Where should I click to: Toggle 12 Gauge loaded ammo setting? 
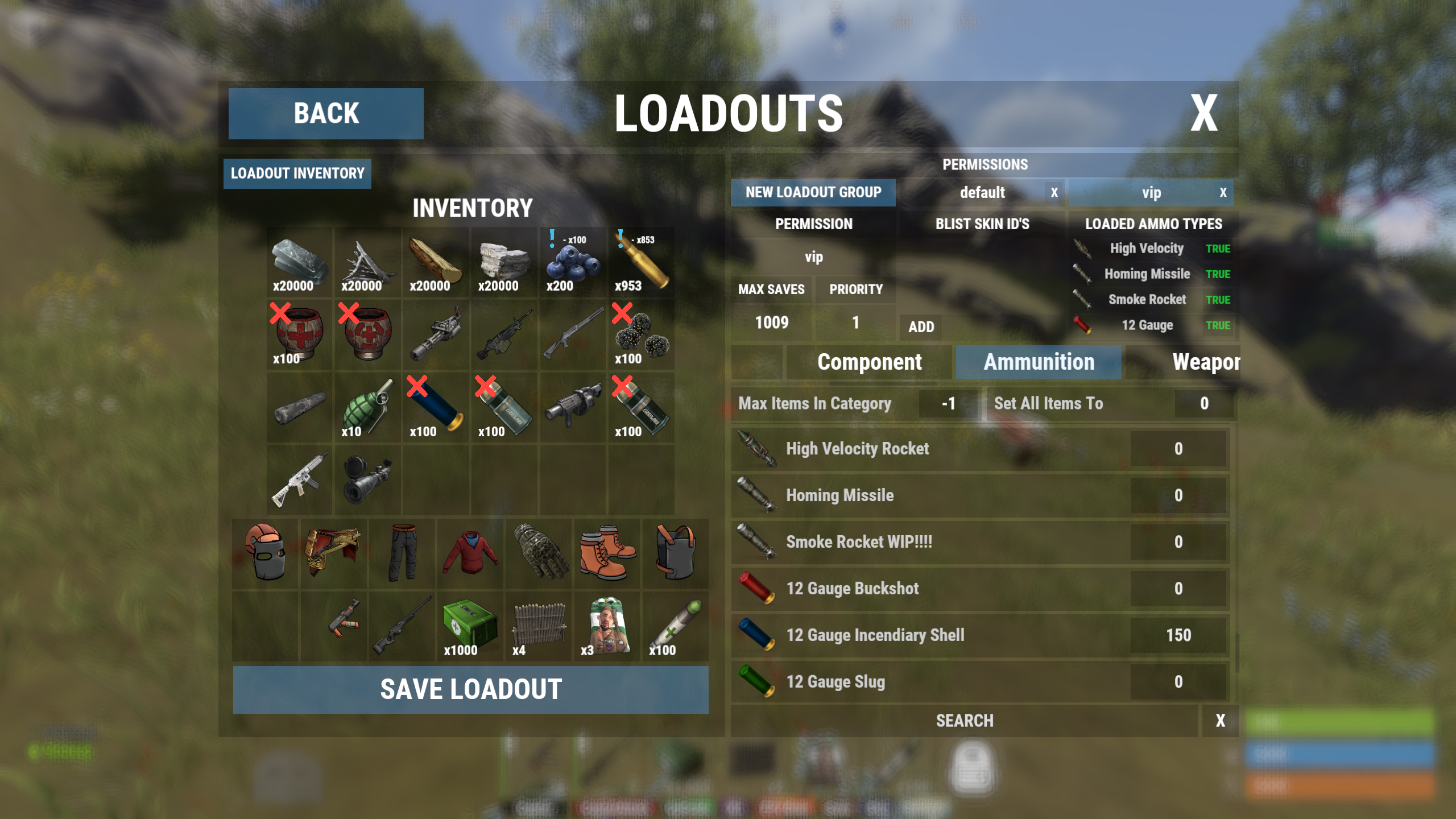(x=1218, y=325)
